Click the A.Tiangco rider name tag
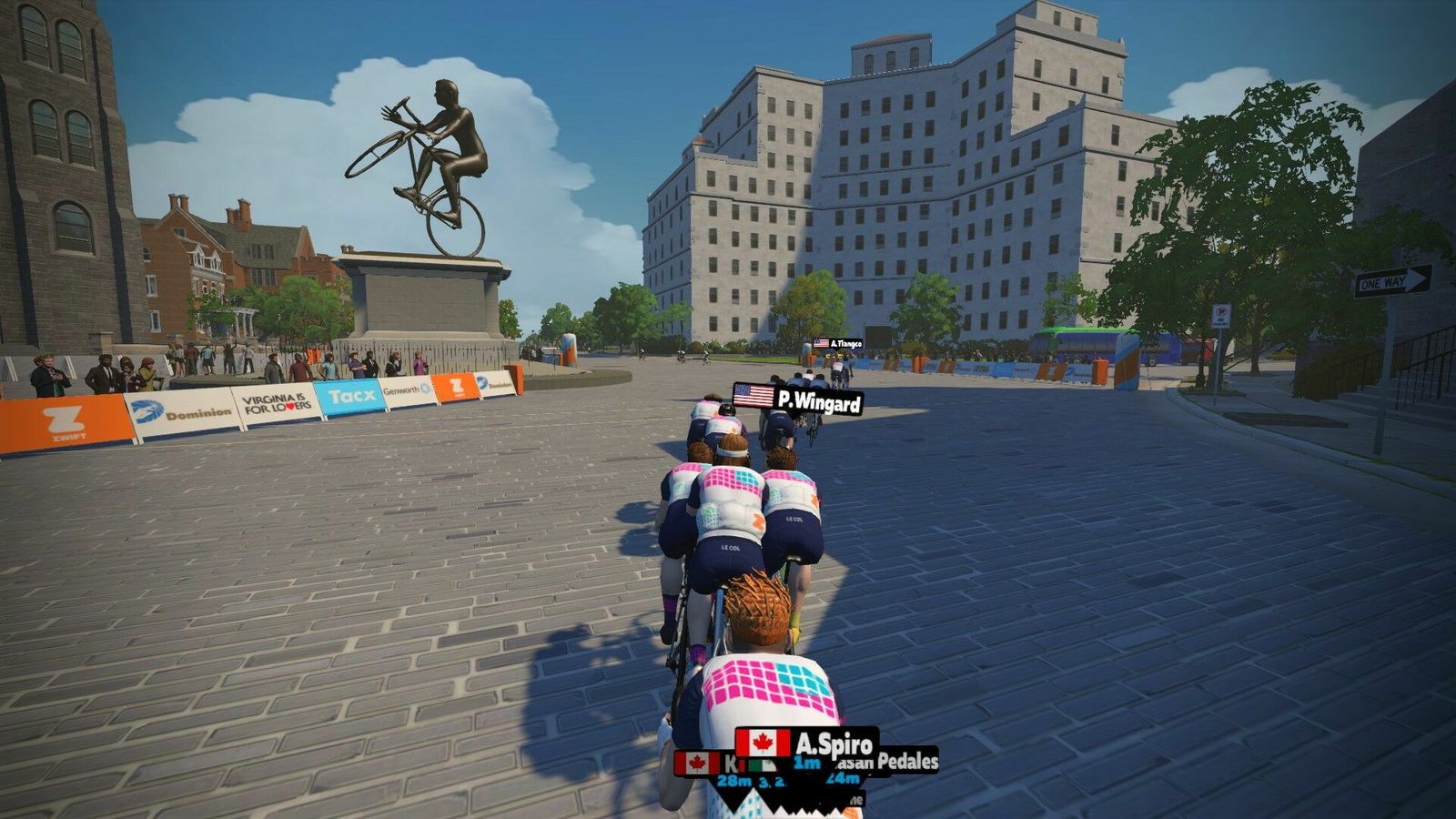Image resolution: width=1456 pixels, height=819 pixels. pos(838,343)
